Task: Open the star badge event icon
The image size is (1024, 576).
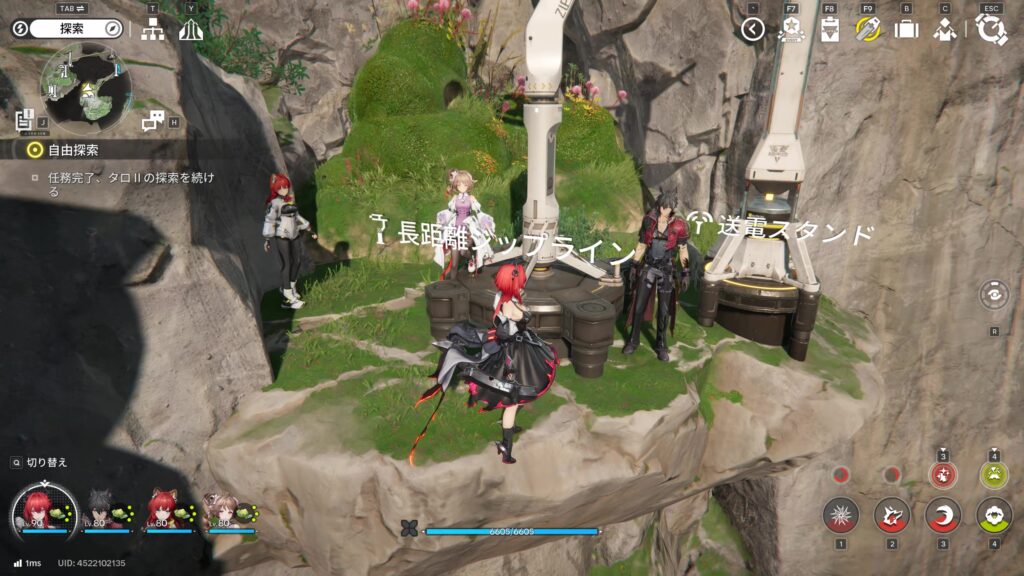Action: [791, 29]
